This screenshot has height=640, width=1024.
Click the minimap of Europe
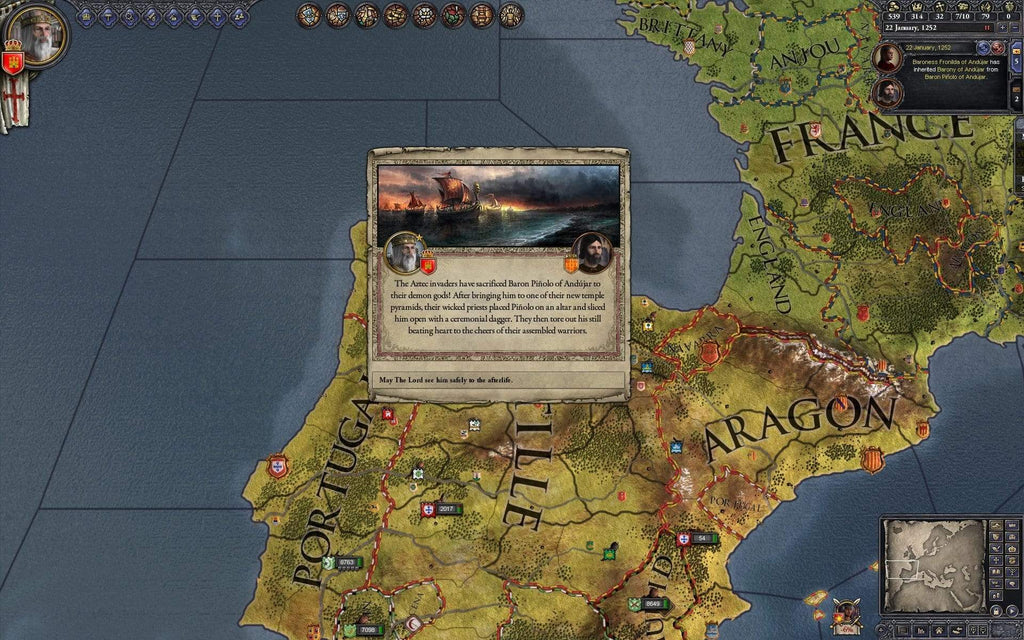[933, 566]
